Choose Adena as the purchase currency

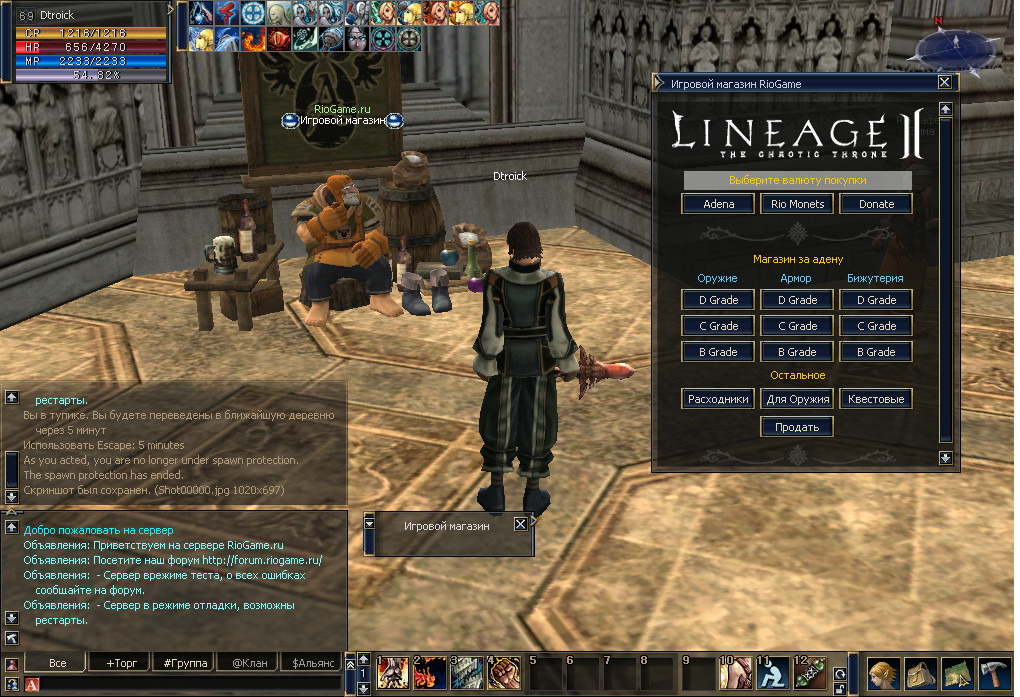[x=718, y=204]
